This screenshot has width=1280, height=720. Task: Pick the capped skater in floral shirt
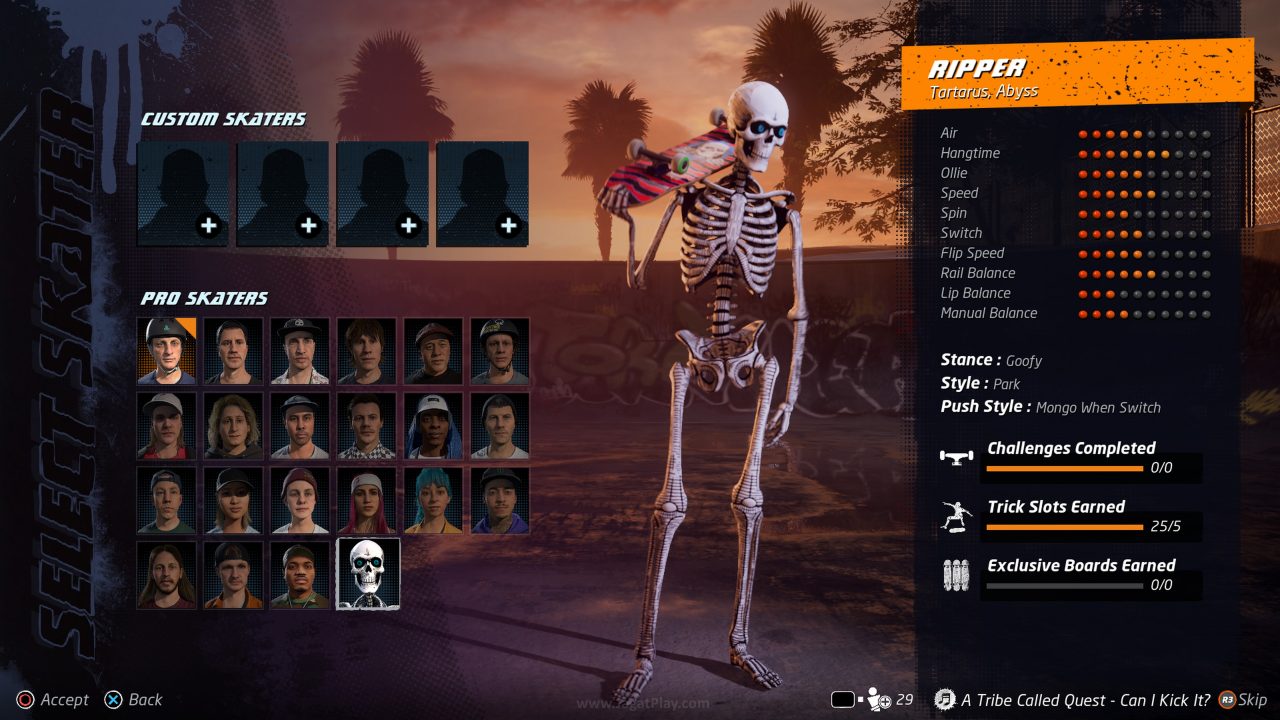coord(300,351)
